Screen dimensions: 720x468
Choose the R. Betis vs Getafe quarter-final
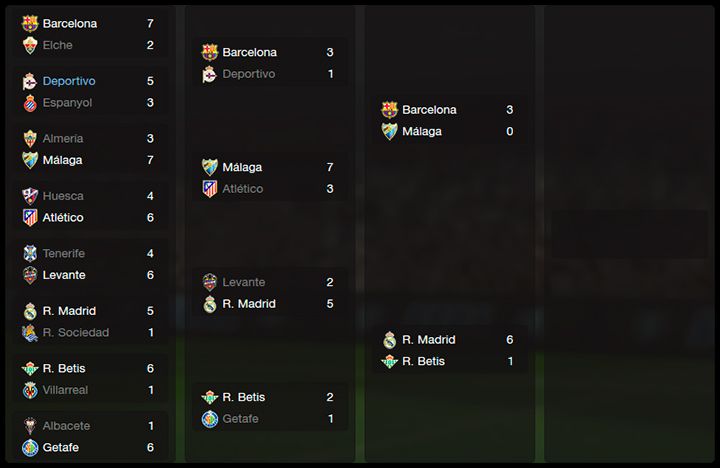[x=270, y=408]
